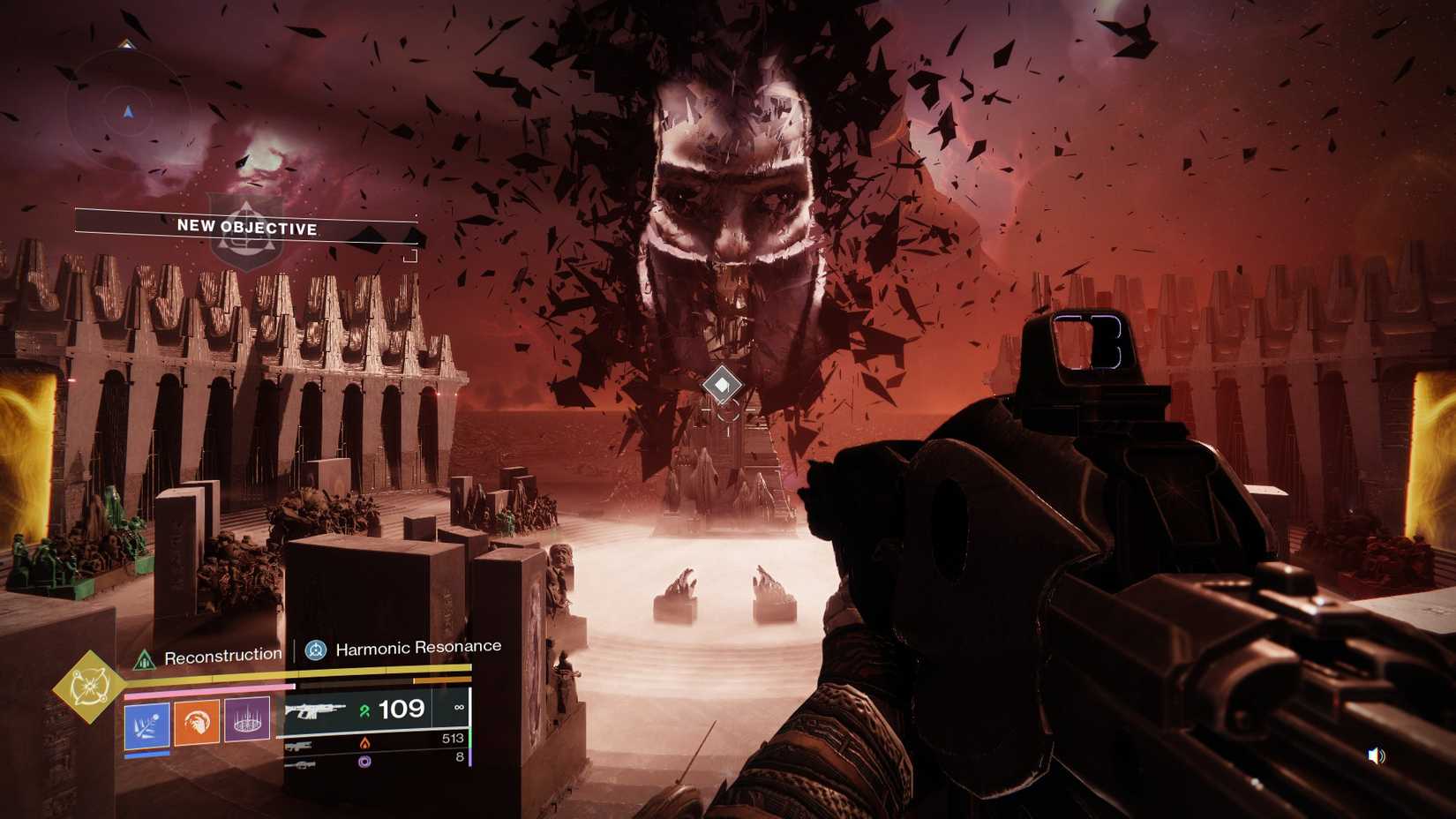
Task: Select the equipped primary weapon slot
Action: 375,710
